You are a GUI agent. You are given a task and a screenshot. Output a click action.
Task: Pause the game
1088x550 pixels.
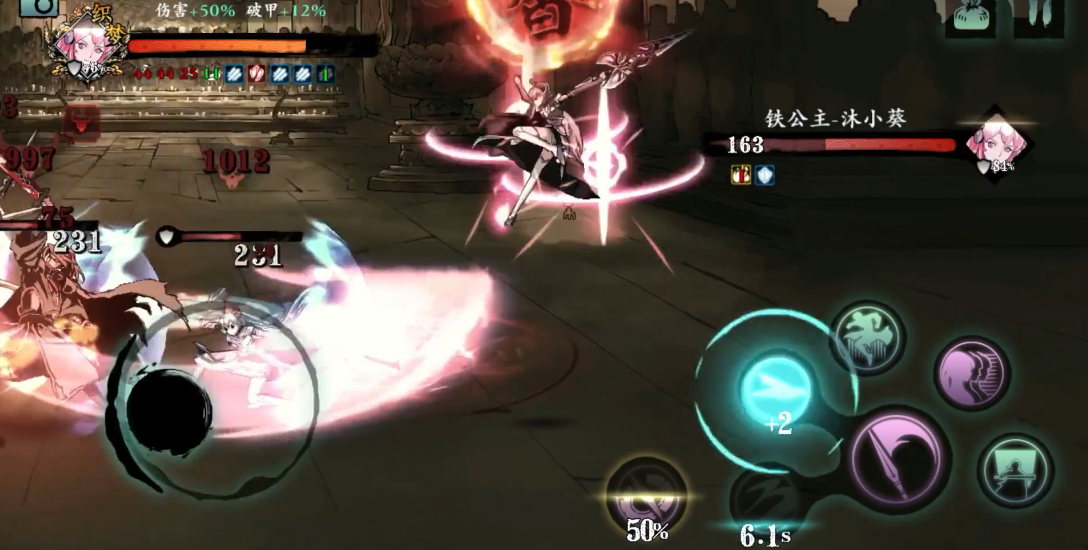click(1038, 15)
